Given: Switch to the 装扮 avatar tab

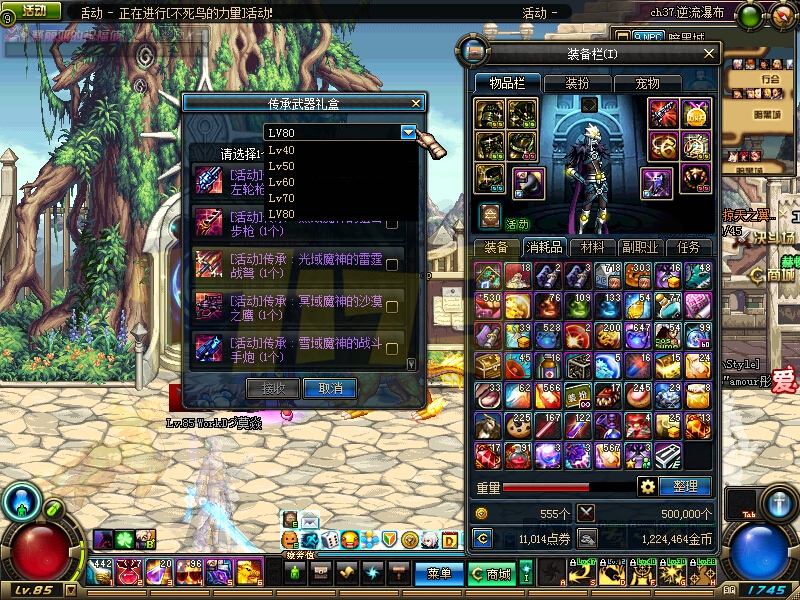Looking at the screenshot, I should click(x=576, y=83).
